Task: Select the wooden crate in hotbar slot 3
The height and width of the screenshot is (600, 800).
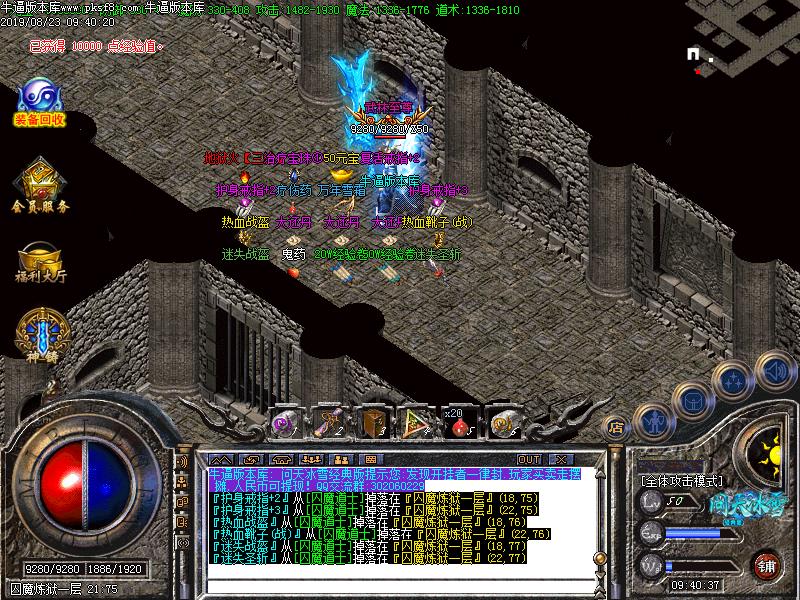Action: [373, 425]
